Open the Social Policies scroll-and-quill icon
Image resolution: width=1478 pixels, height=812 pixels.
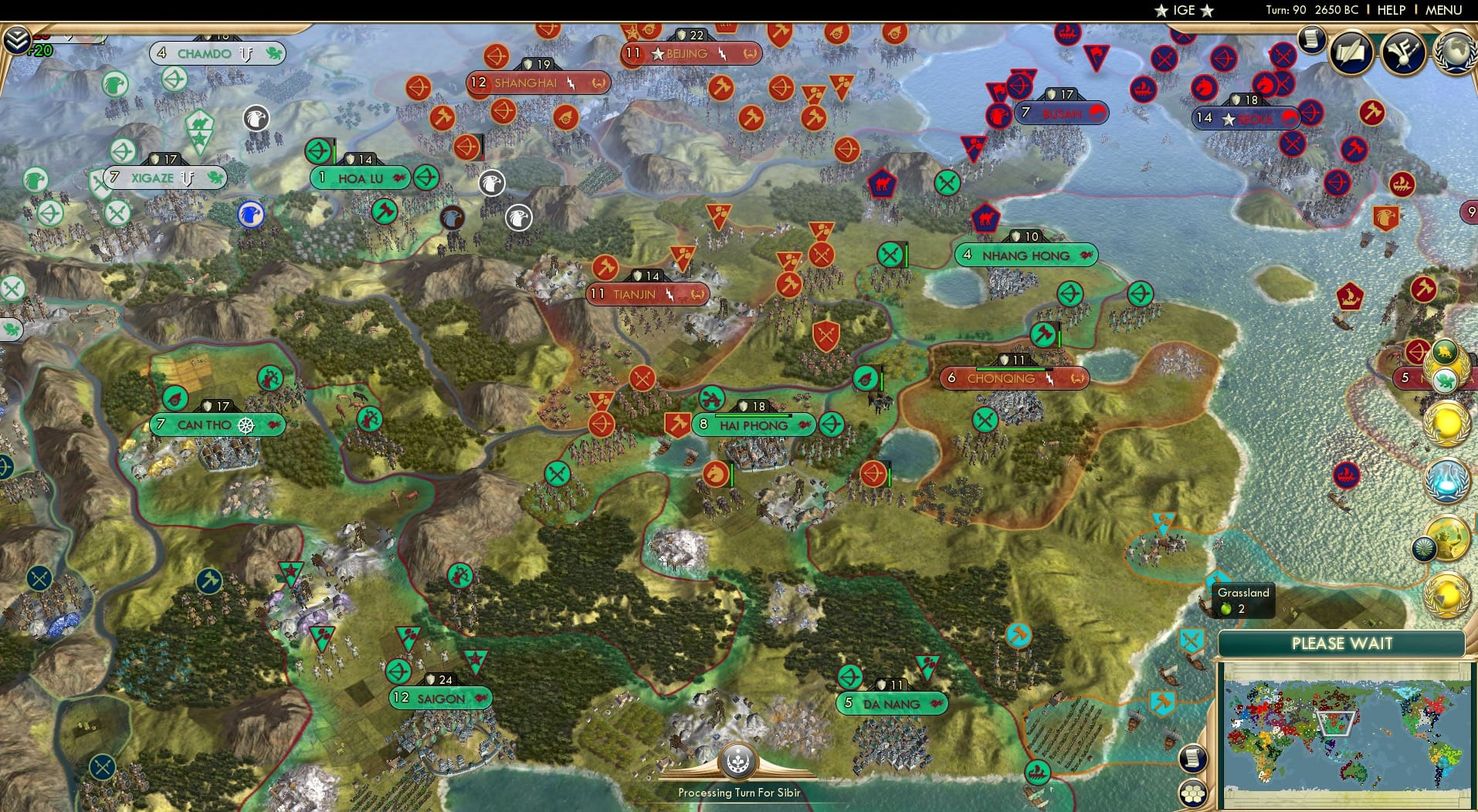[x=1351, y=52]
